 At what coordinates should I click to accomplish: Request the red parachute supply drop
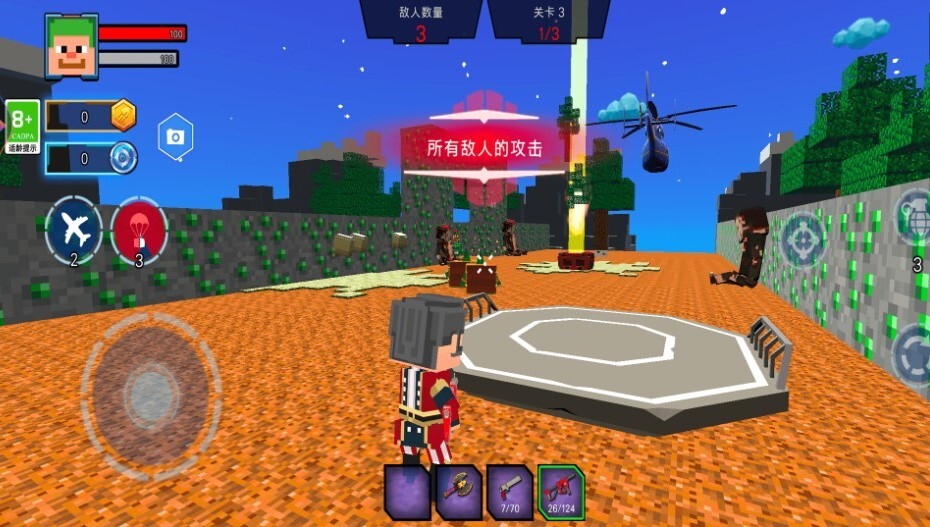(139, 231)
